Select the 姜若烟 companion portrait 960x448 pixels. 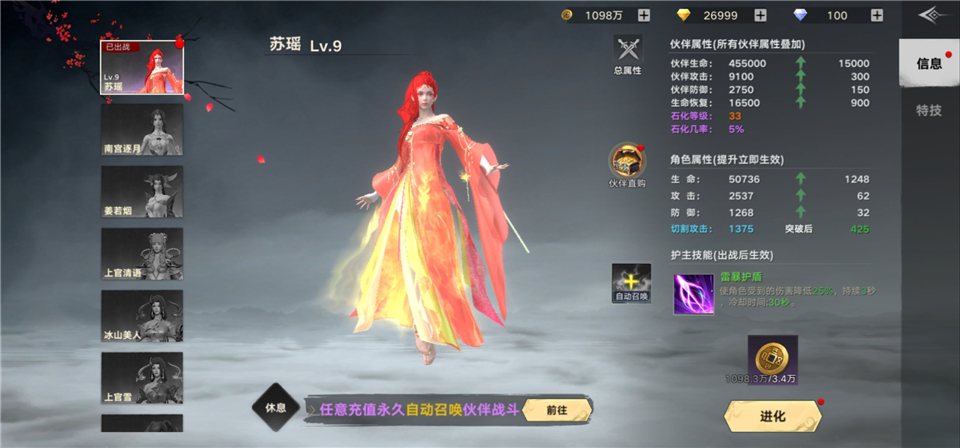click(x=142, y=192)
